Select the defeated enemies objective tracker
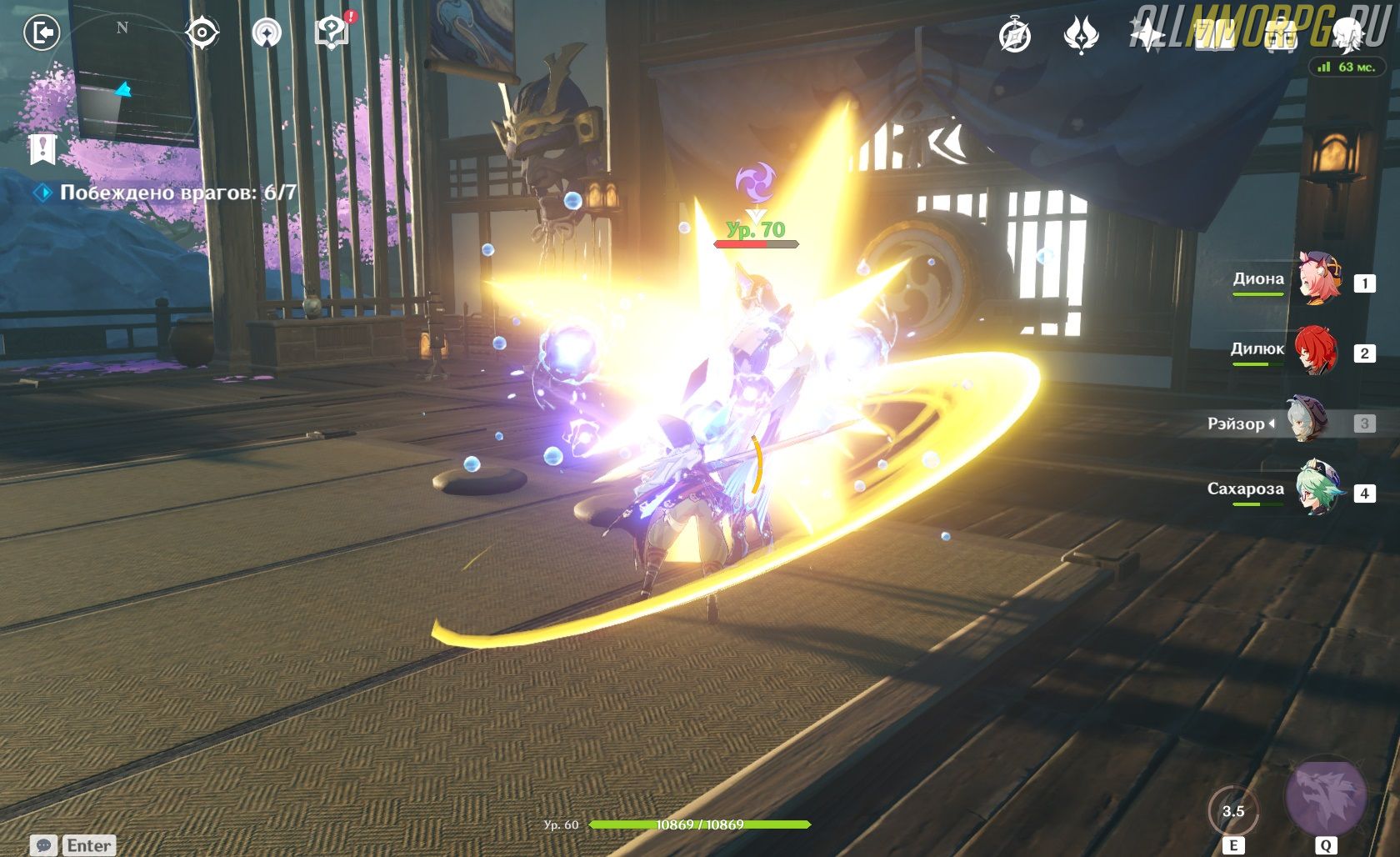1400x857 pixels. coord(177,193)
